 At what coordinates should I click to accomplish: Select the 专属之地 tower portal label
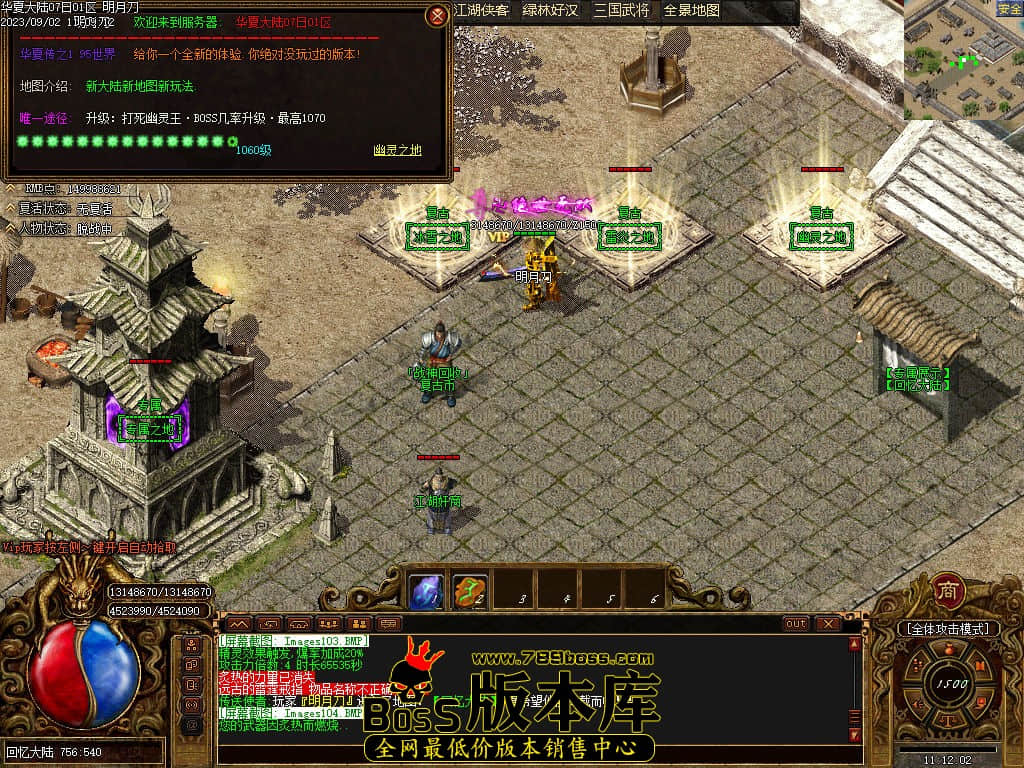click(149, 430)
